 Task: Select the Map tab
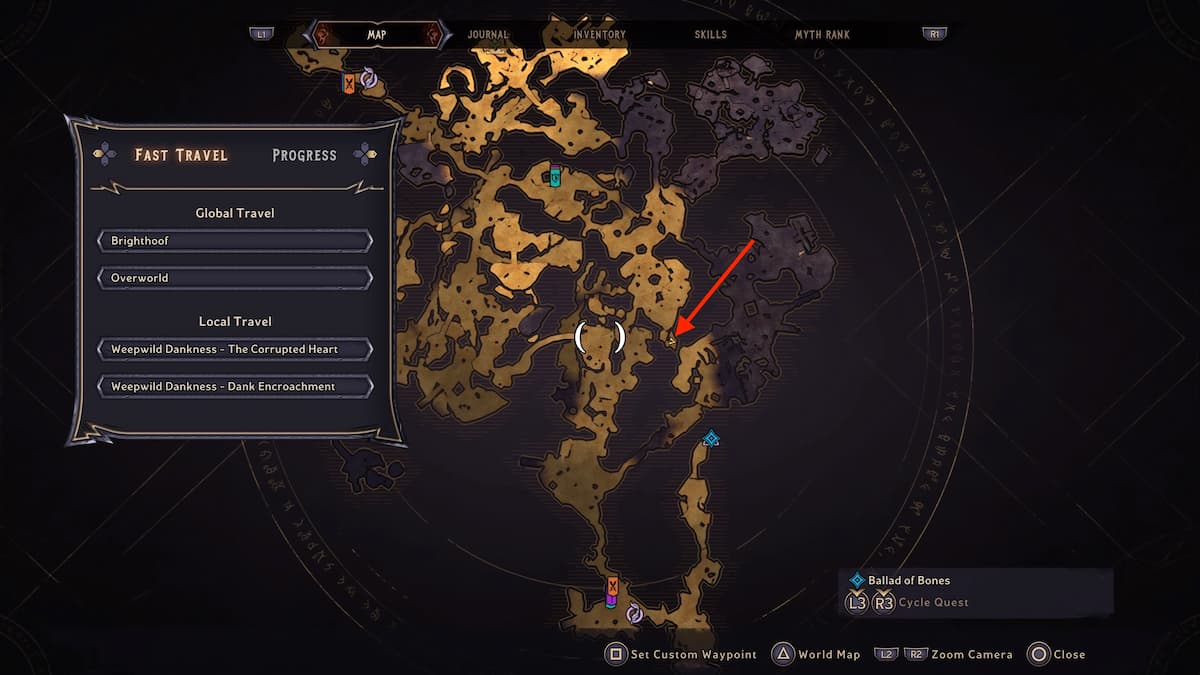(x=377, y=35)
